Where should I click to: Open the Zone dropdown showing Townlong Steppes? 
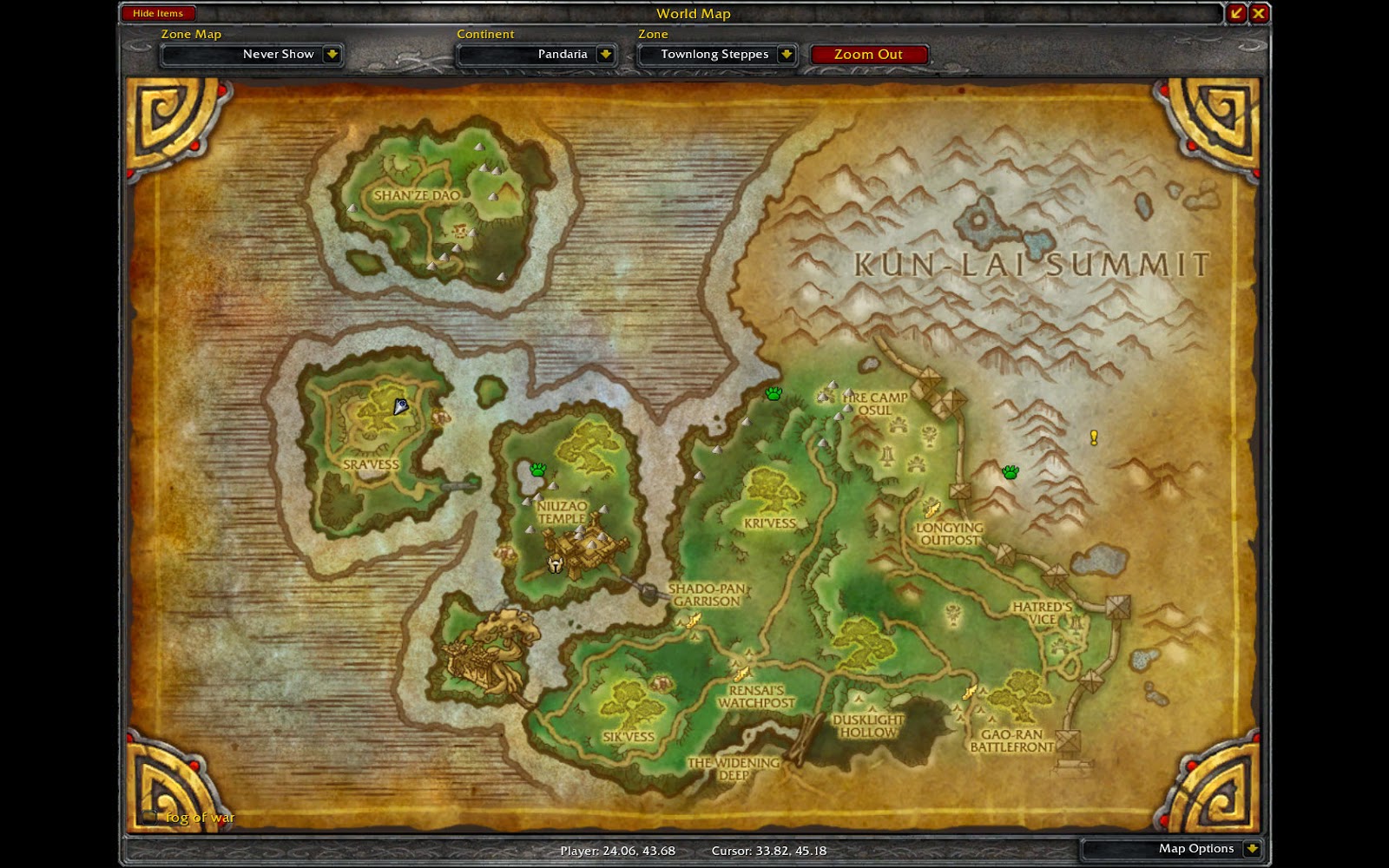(786, 54)
